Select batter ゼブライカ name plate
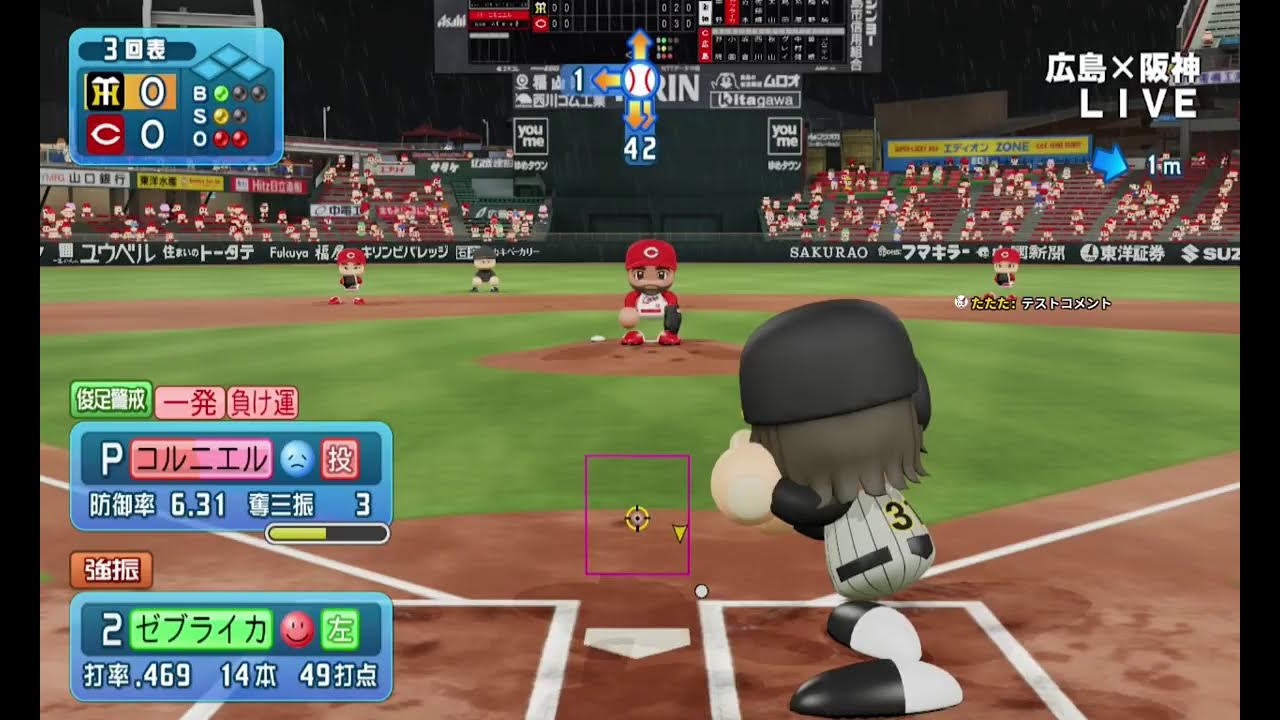This screenshot has height=720, width=1280. (201, 629)
